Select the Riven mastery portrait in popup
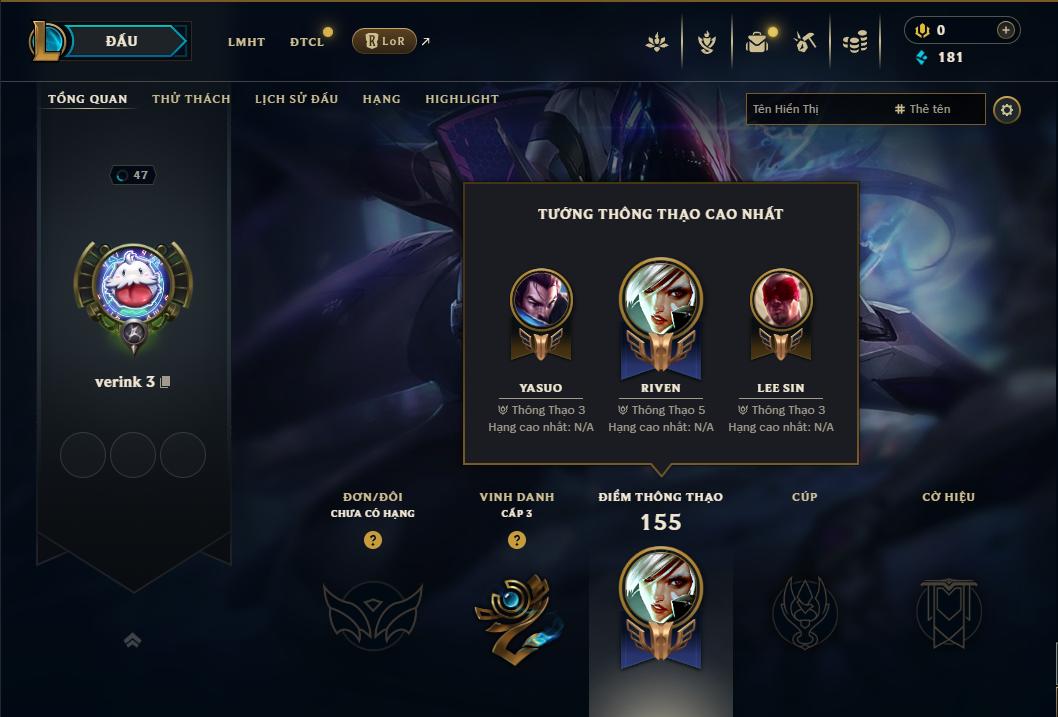This screenshot has width=1058, height=717. pos(660,302)
